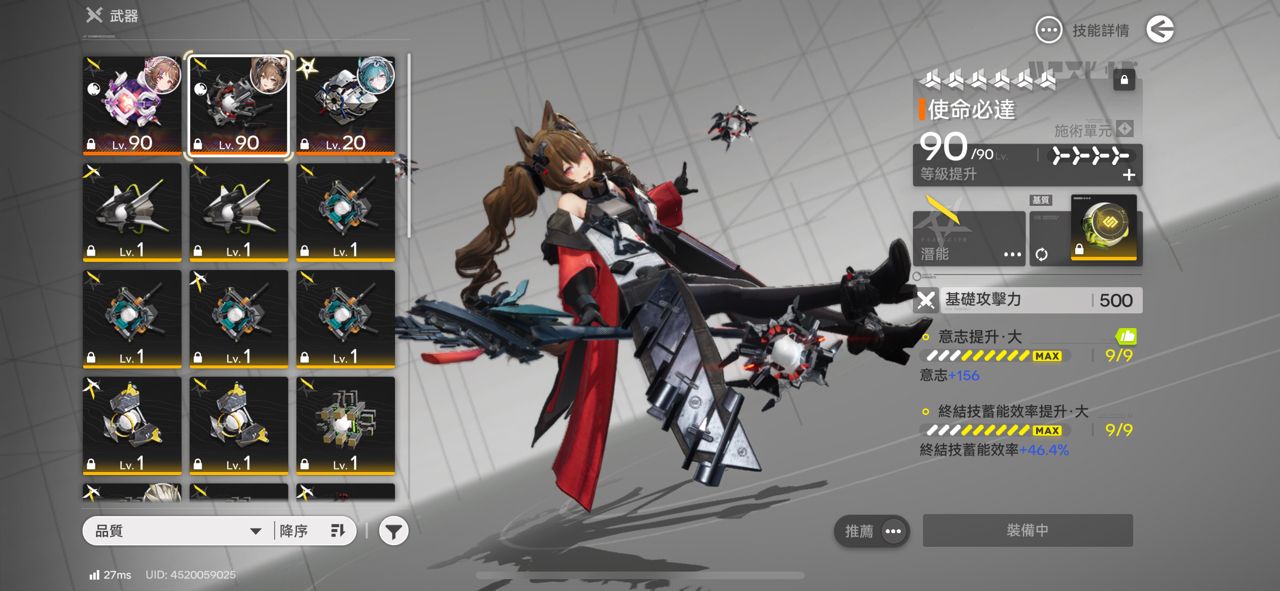This screenshot has width=1280, height=591.
Task: Open the 品質 sort dropdown
Action: click(178, 531)
